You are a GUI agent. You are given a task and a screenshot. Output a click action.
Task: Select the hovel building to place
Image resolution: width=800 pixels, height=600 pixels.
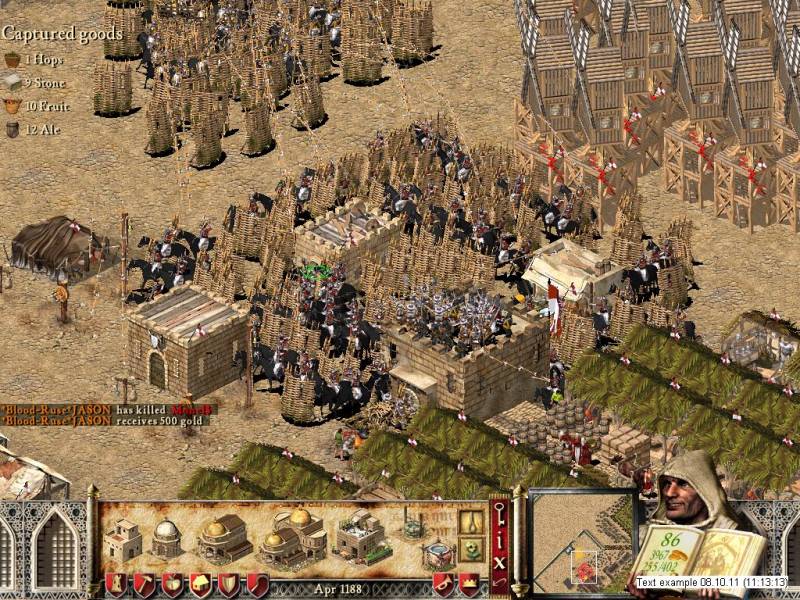click(123, 539)
